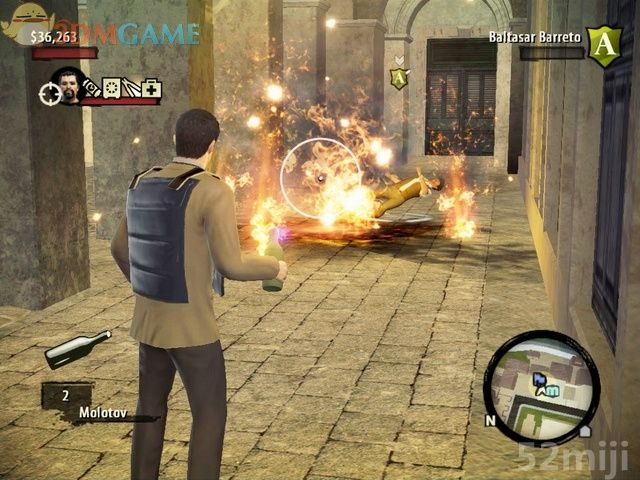This screenshot has width=640, height=480.
Task: Select the small green shield marker above the target
Action: point(400,77)
